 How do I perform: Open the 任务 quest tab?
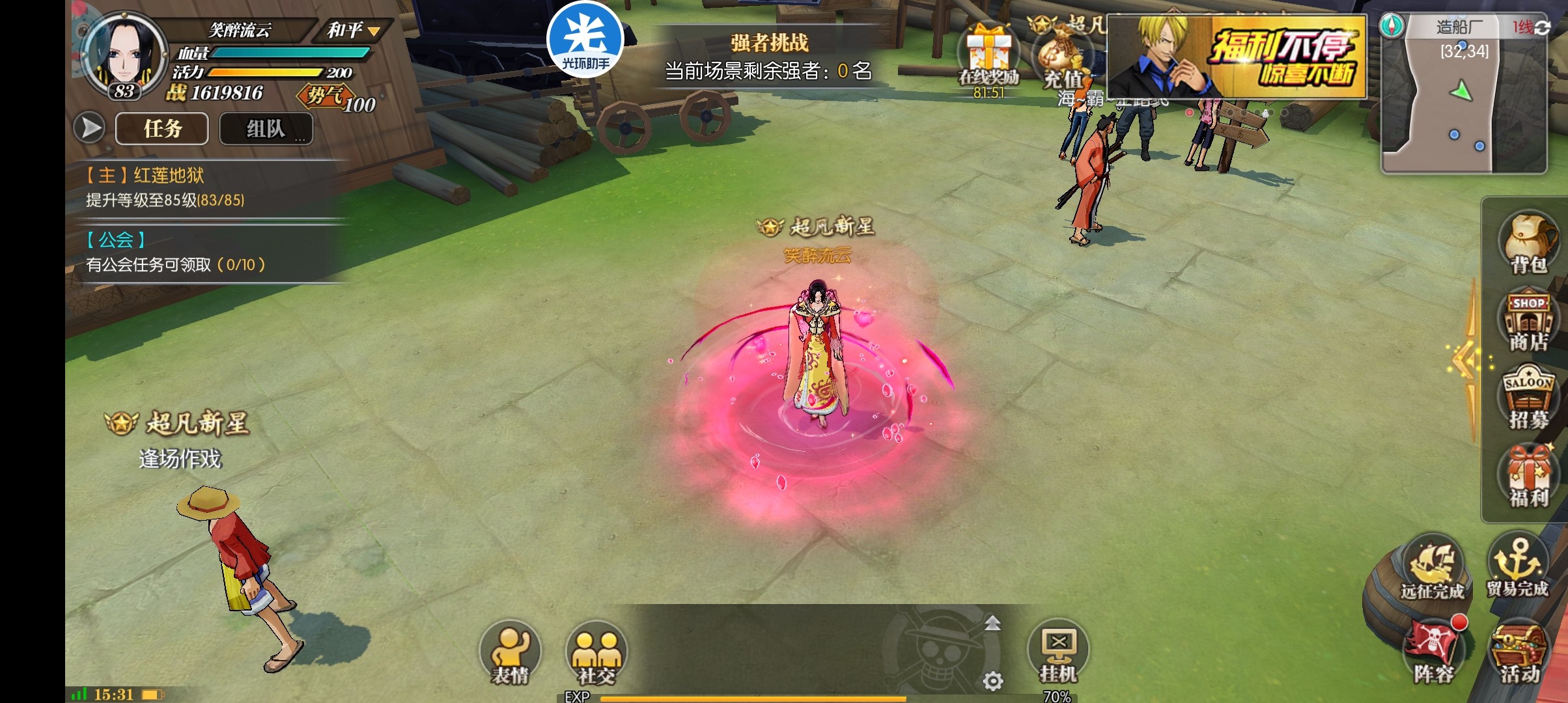point(162,128)
